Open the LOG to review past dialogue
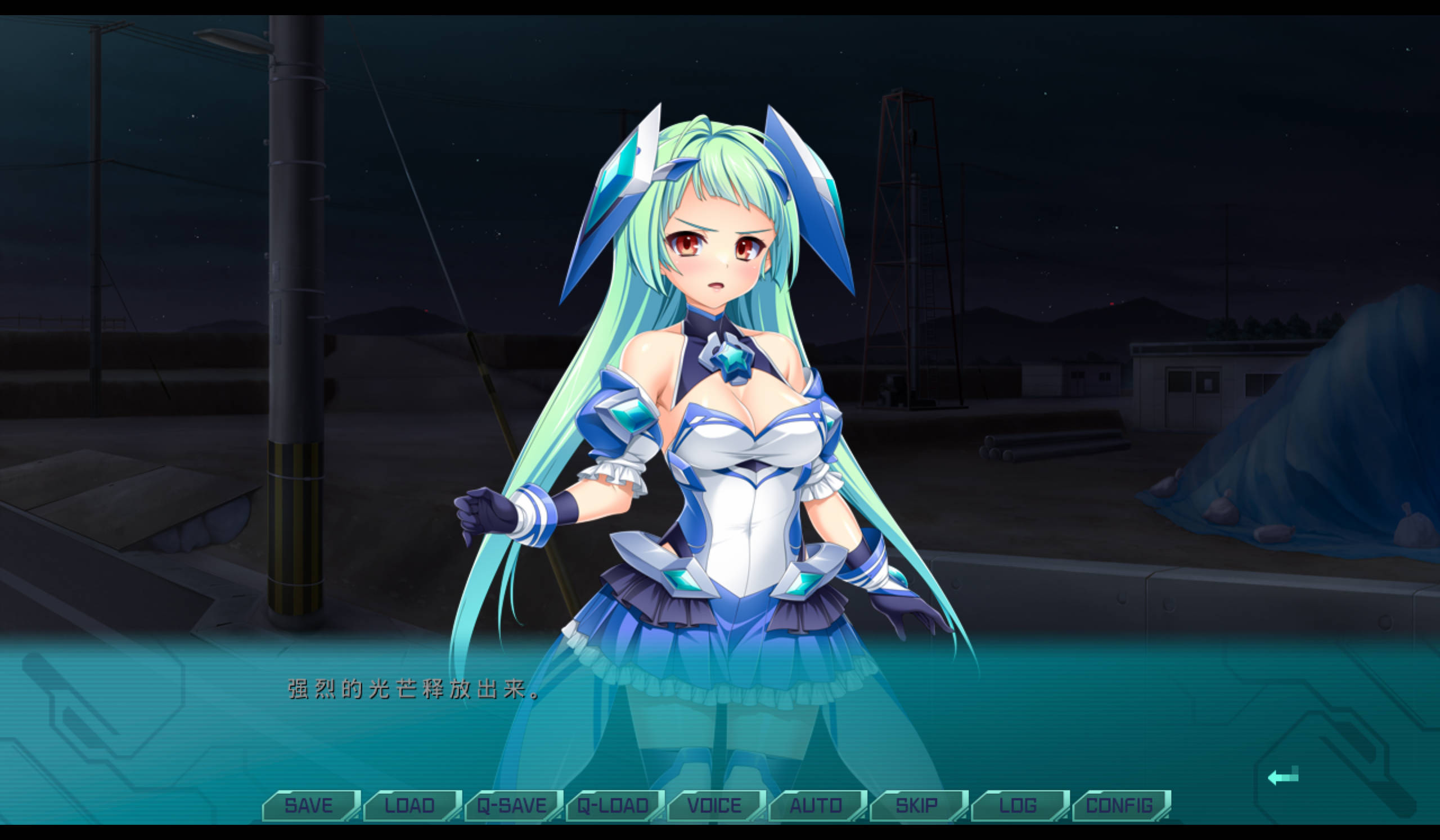 point(1018,806)
